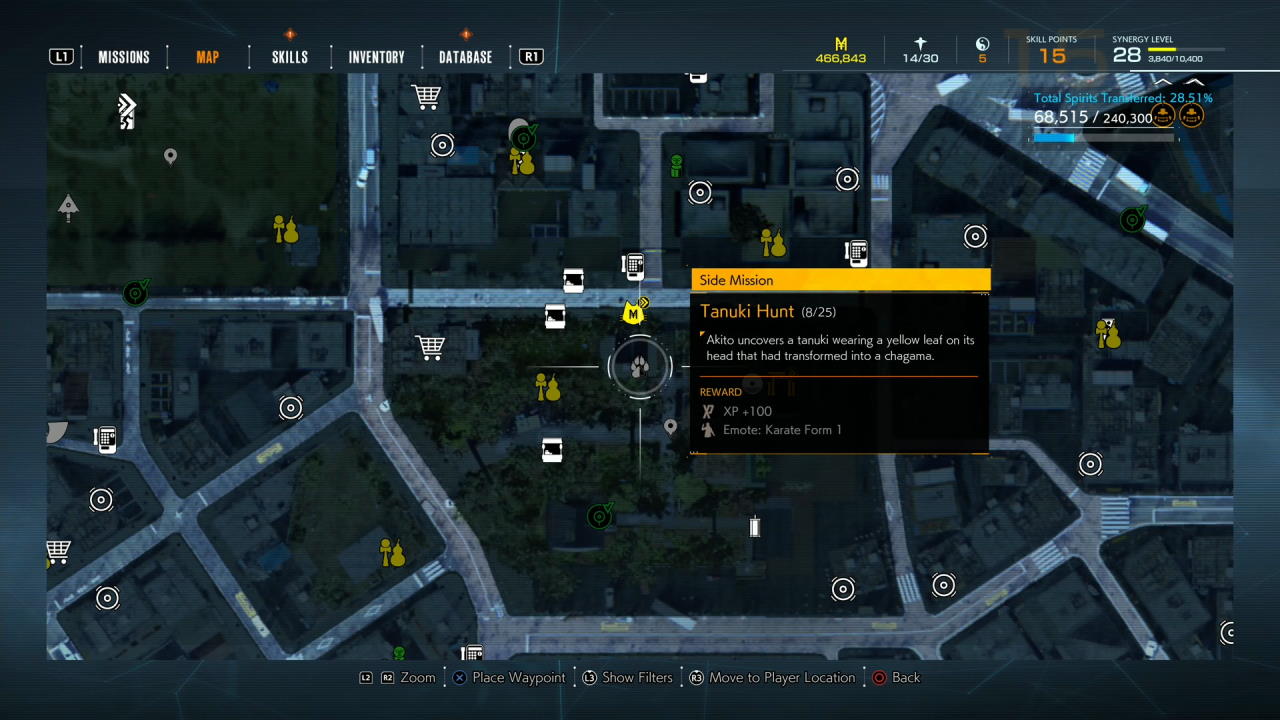Image resolution: width=1280 pixels, height=720 pixels.
Task: Click Move to Player Location
Action: (x=782, y=677)
